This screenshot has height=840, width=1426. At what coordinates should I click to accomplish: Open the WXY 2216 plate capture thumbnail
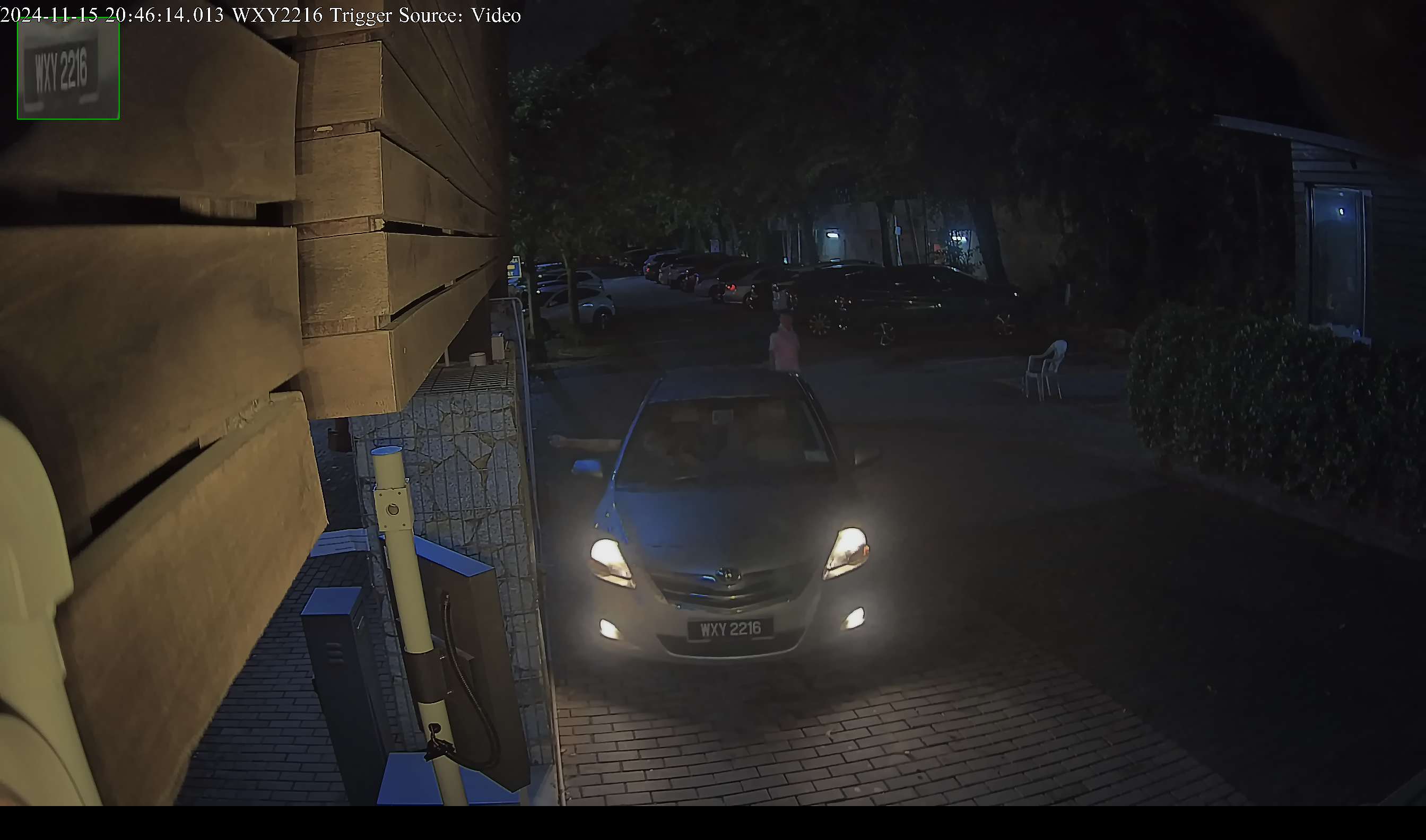point(68,68)
